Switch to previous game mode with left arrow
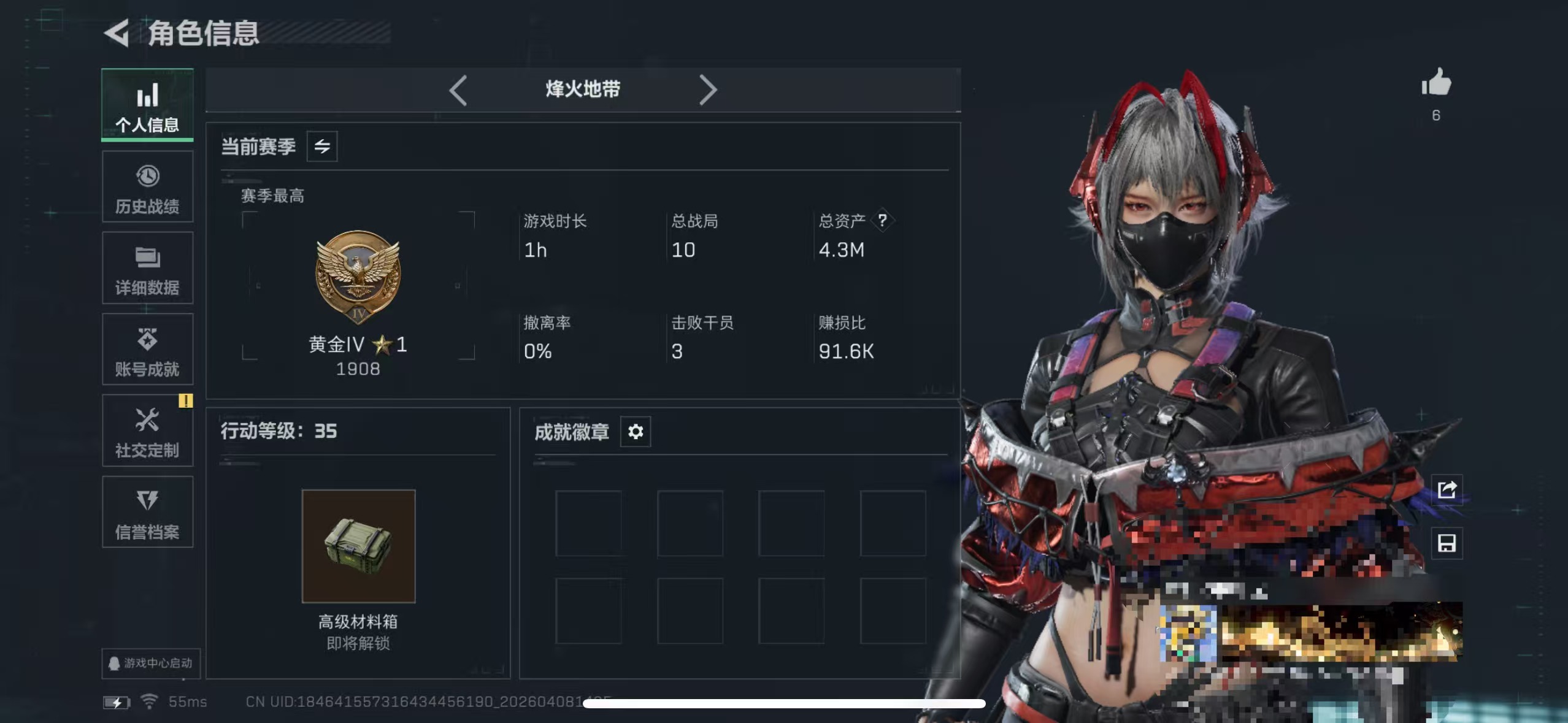Screen dimensions: 1568x723 (x=458, y=90)
